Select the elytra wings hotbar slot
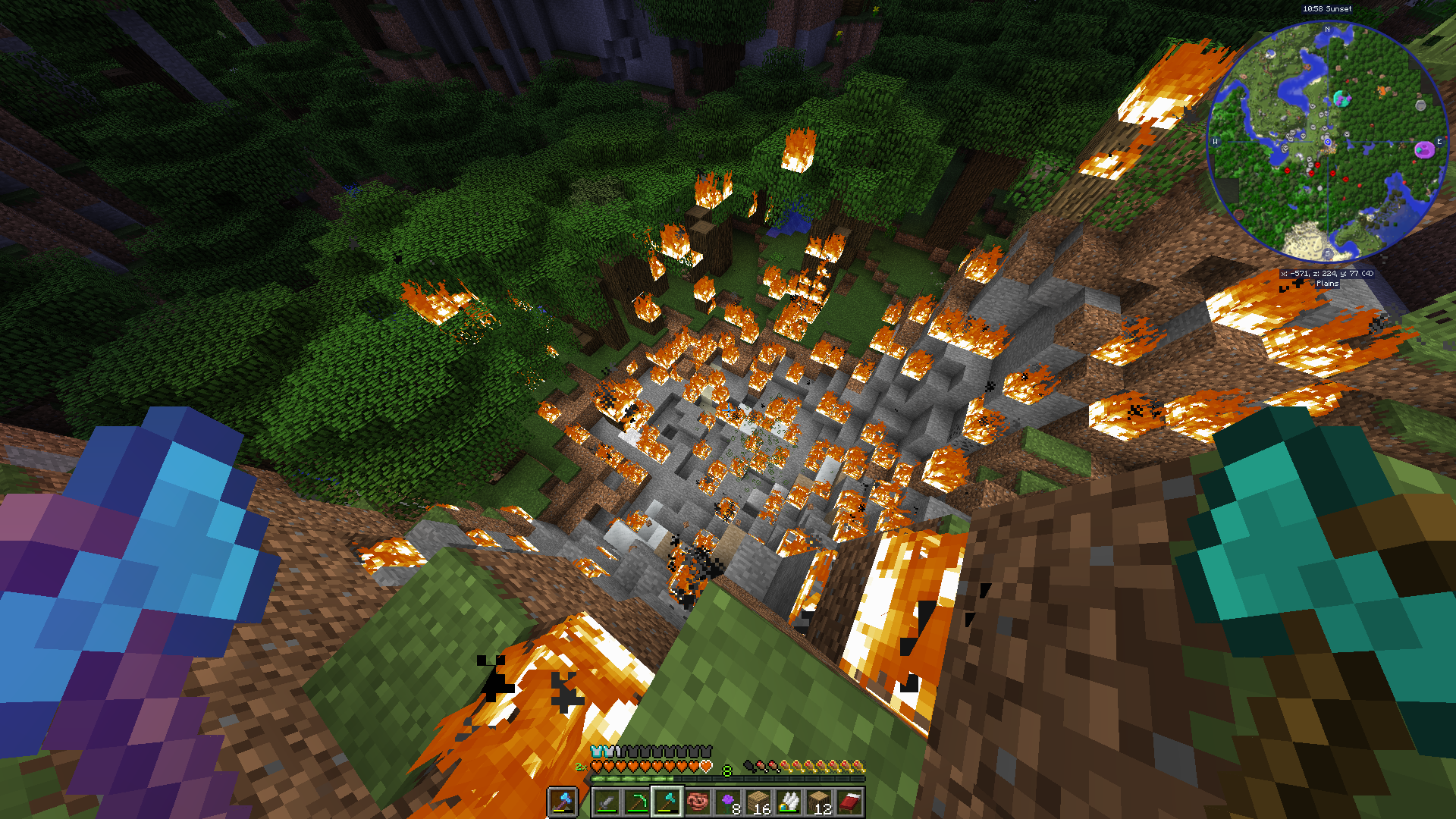The width and height of the screenshot is (1456, 819). [789, 802]
